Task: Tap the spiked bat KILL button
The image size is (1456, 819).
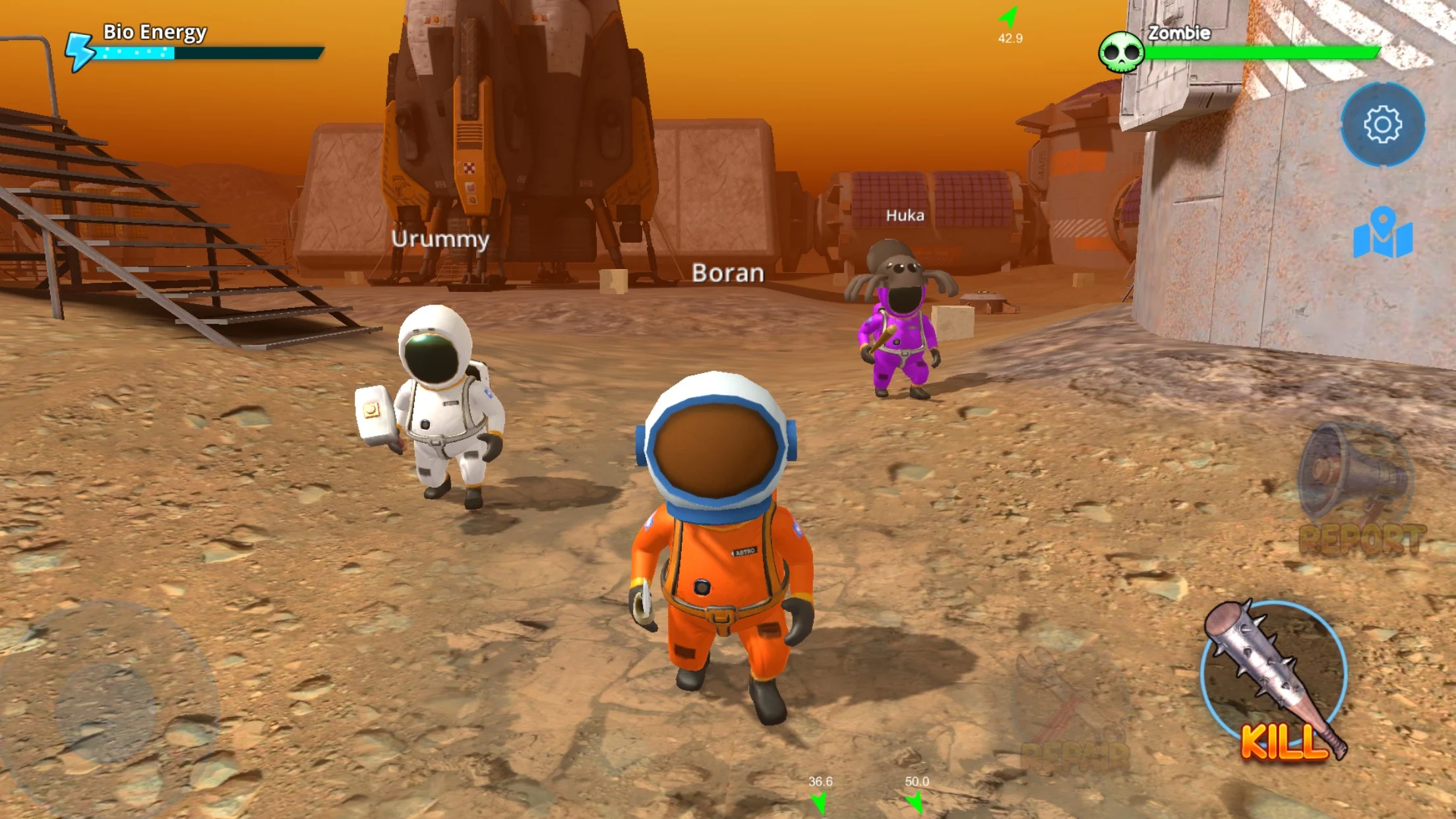Action: [x=1274, y=679]
